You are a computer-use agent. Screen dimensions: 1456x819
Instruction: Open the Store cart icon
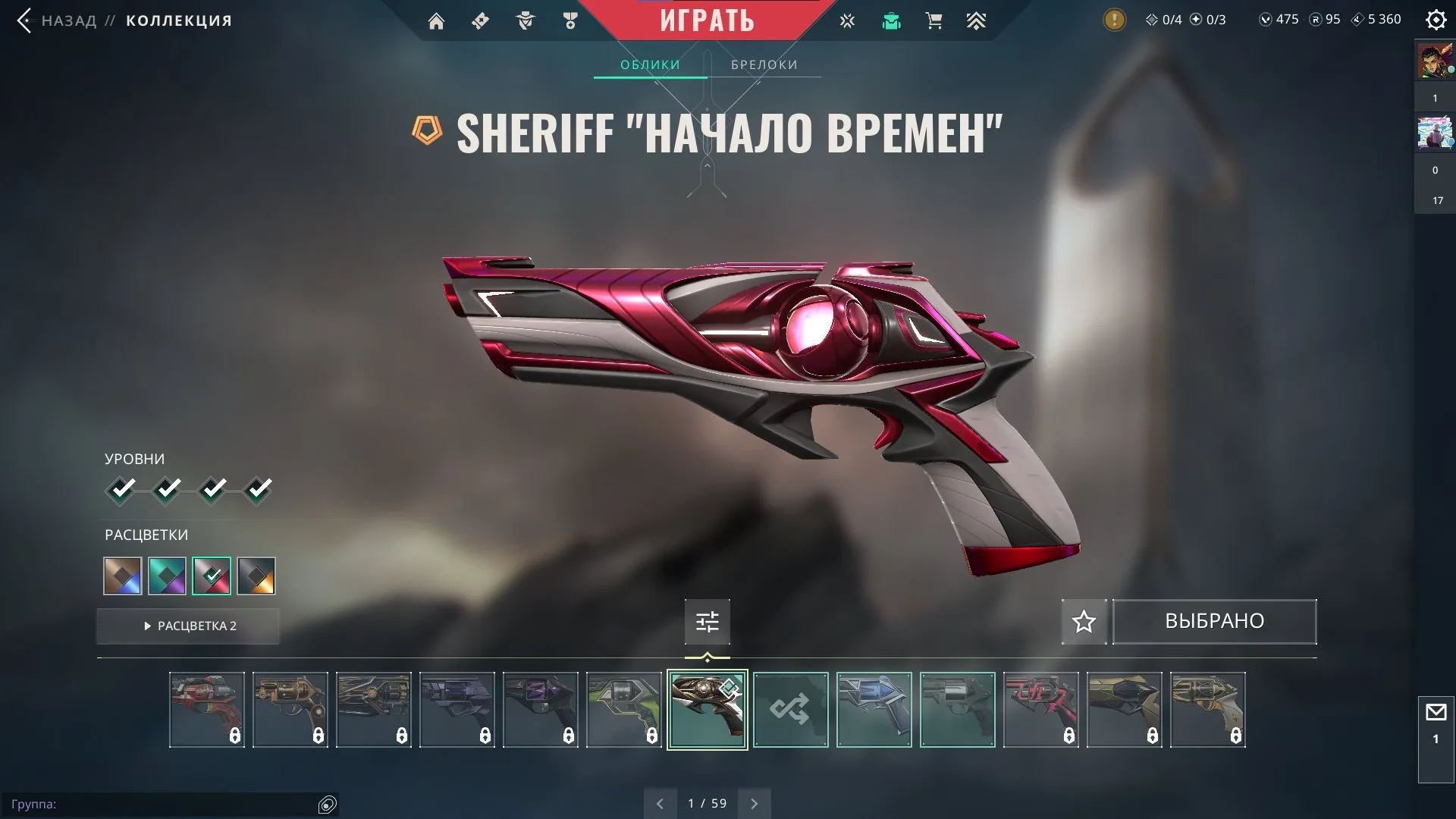pos(934,20)
